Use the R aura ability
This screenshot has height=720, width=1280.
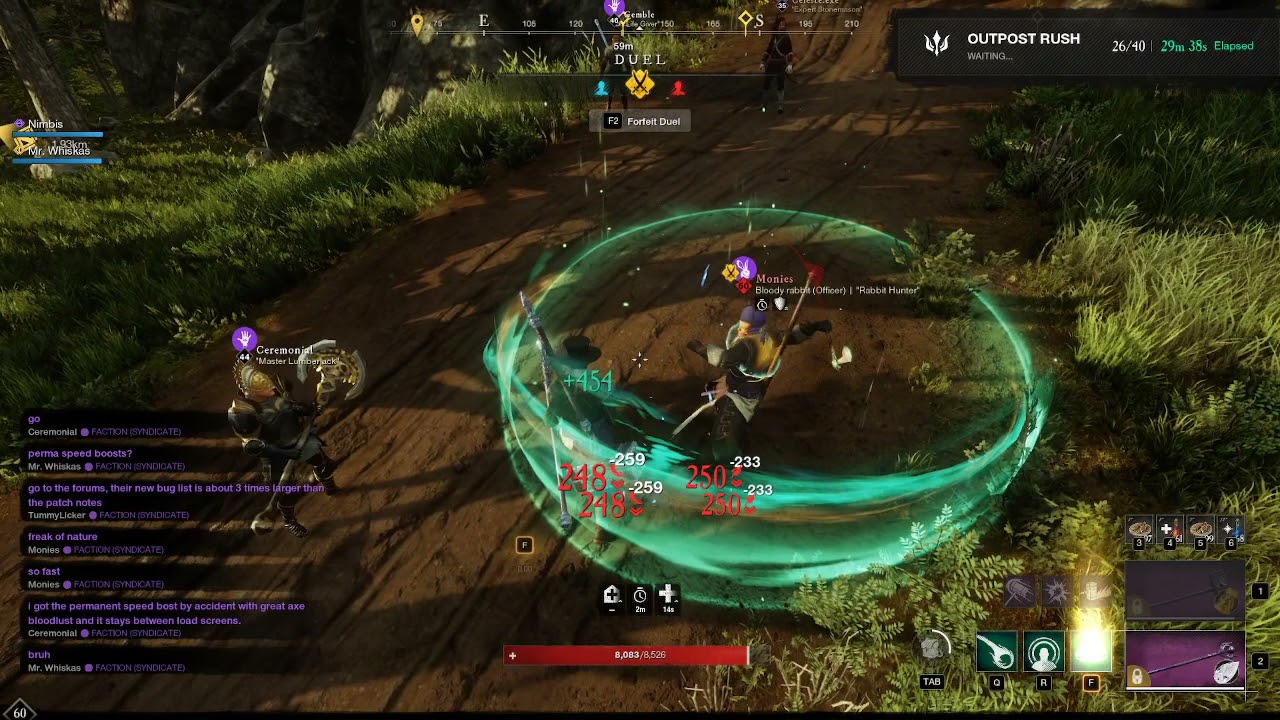[1043, 652]
